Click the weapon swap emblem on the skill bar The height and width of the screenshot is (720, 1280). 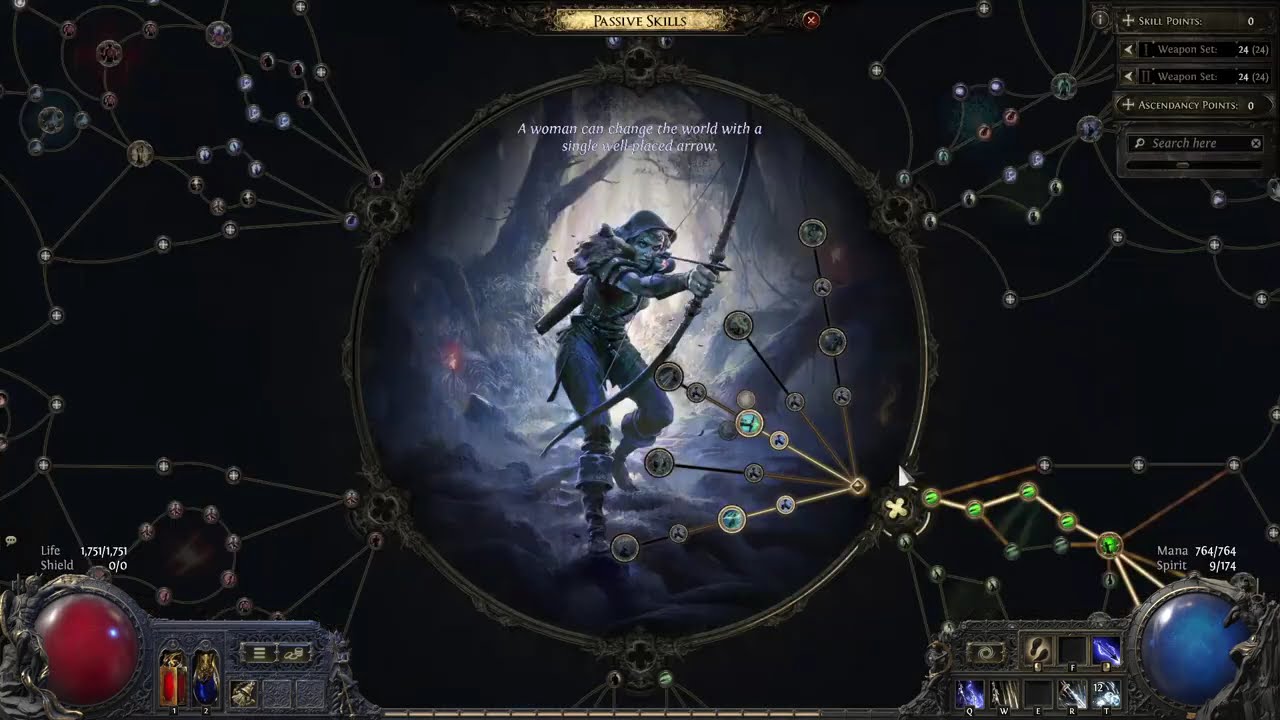985,651
